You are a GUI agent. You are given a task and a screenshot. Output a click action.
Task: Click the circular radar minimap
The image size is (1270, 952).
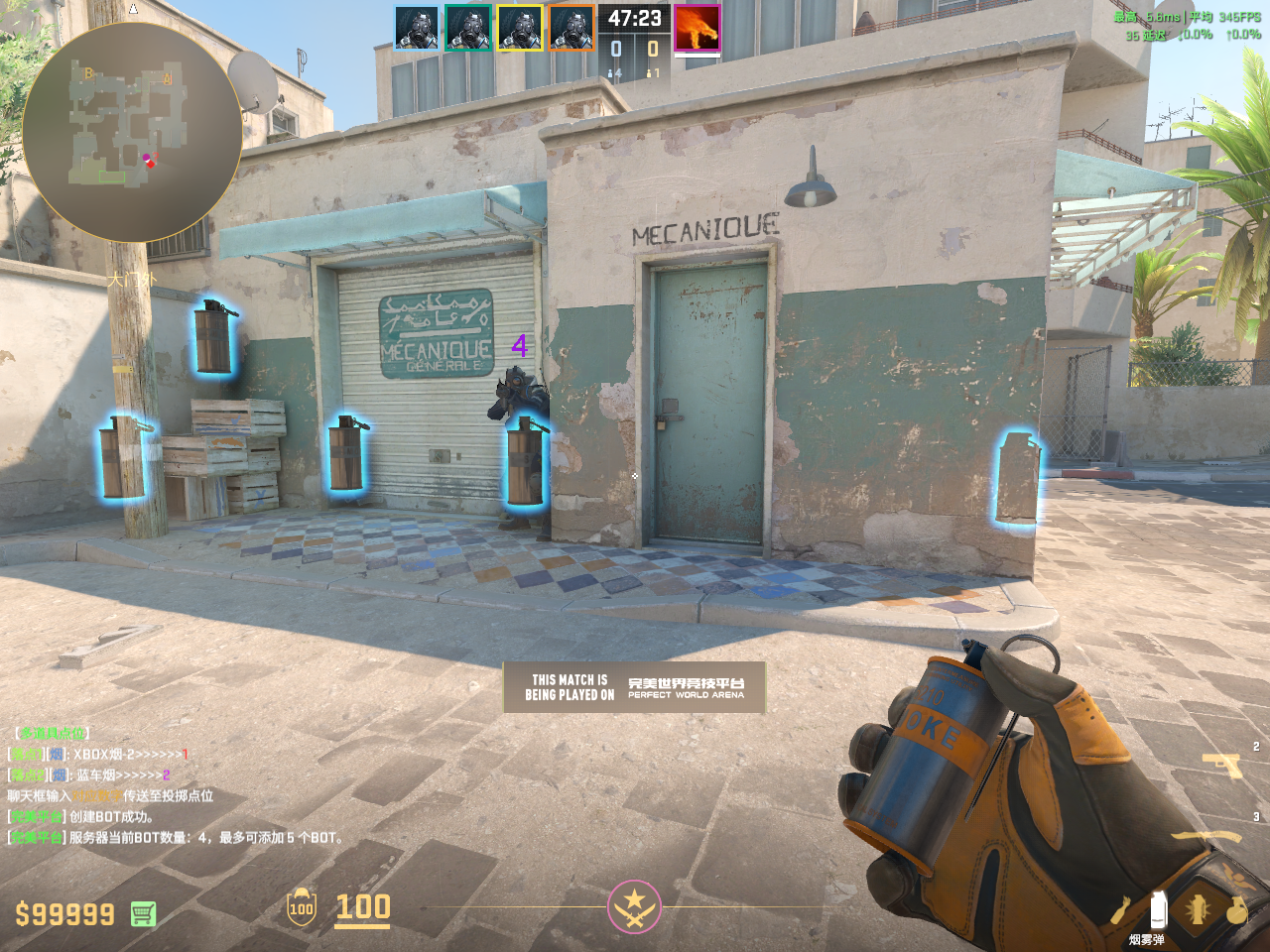(132, 133)
